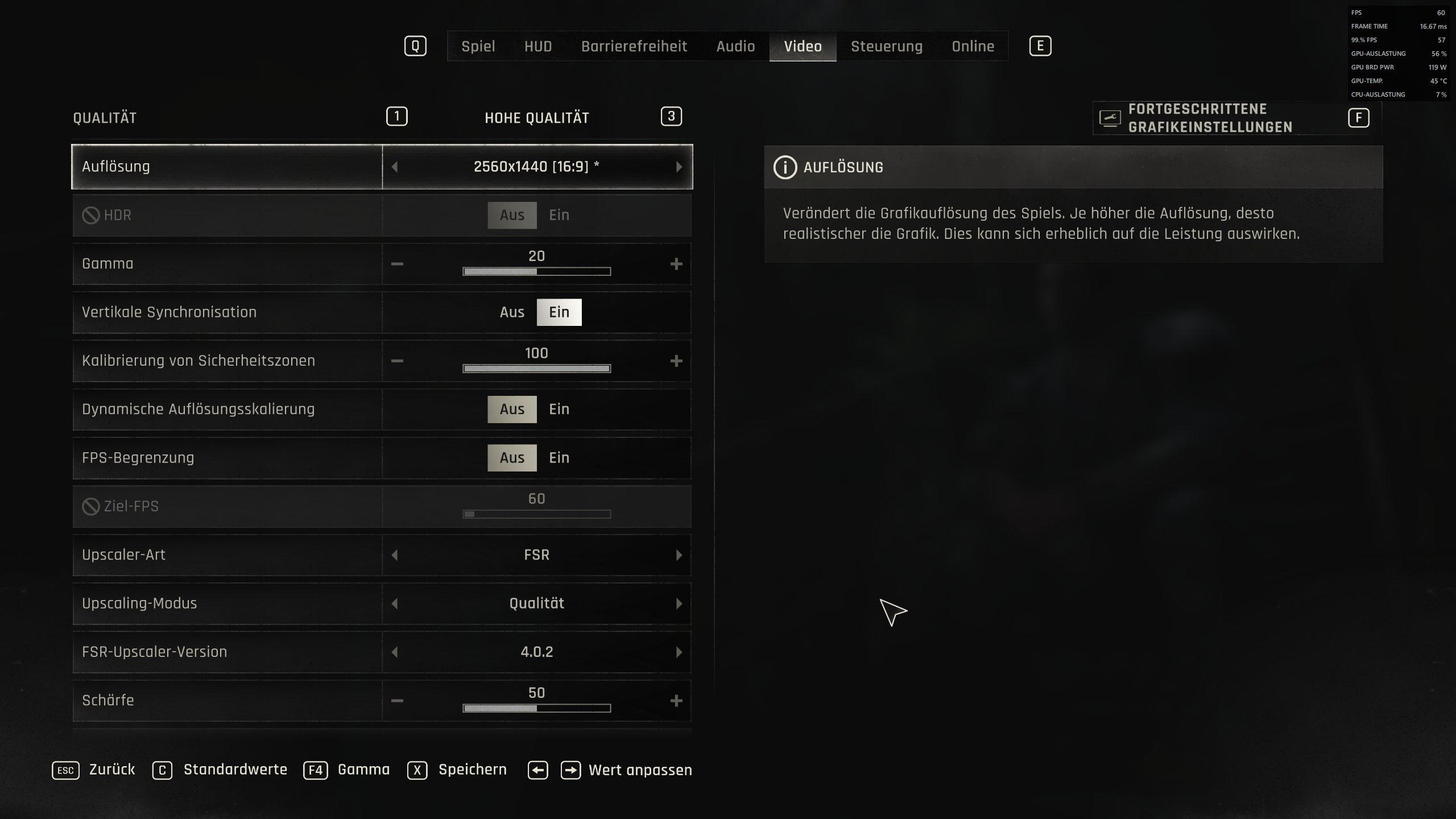1456x819 pixels.
Task: Switch to the Audio tab
Action: point(735,46)
